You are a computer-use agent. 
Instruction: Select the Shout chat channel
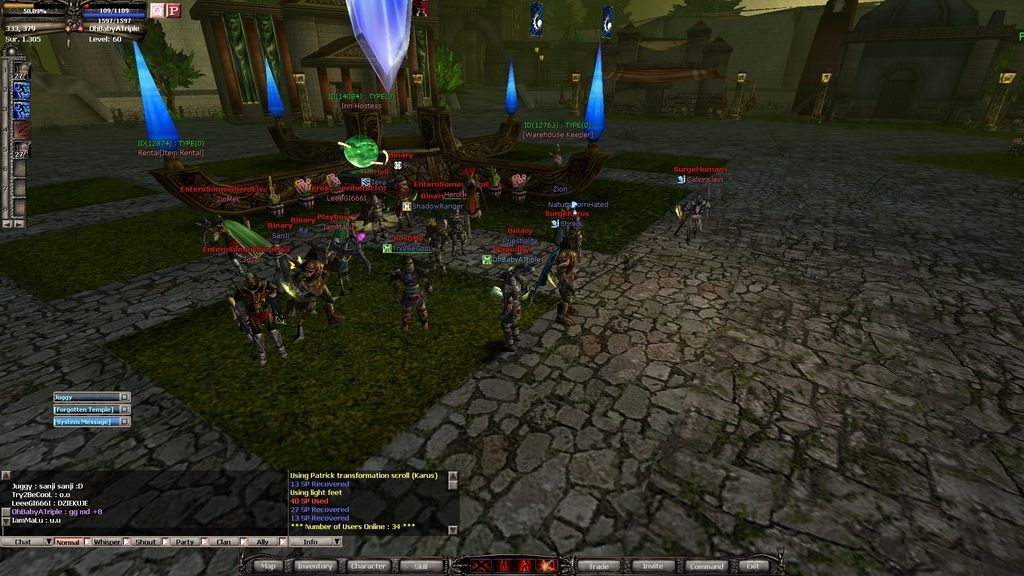[146, 542]
